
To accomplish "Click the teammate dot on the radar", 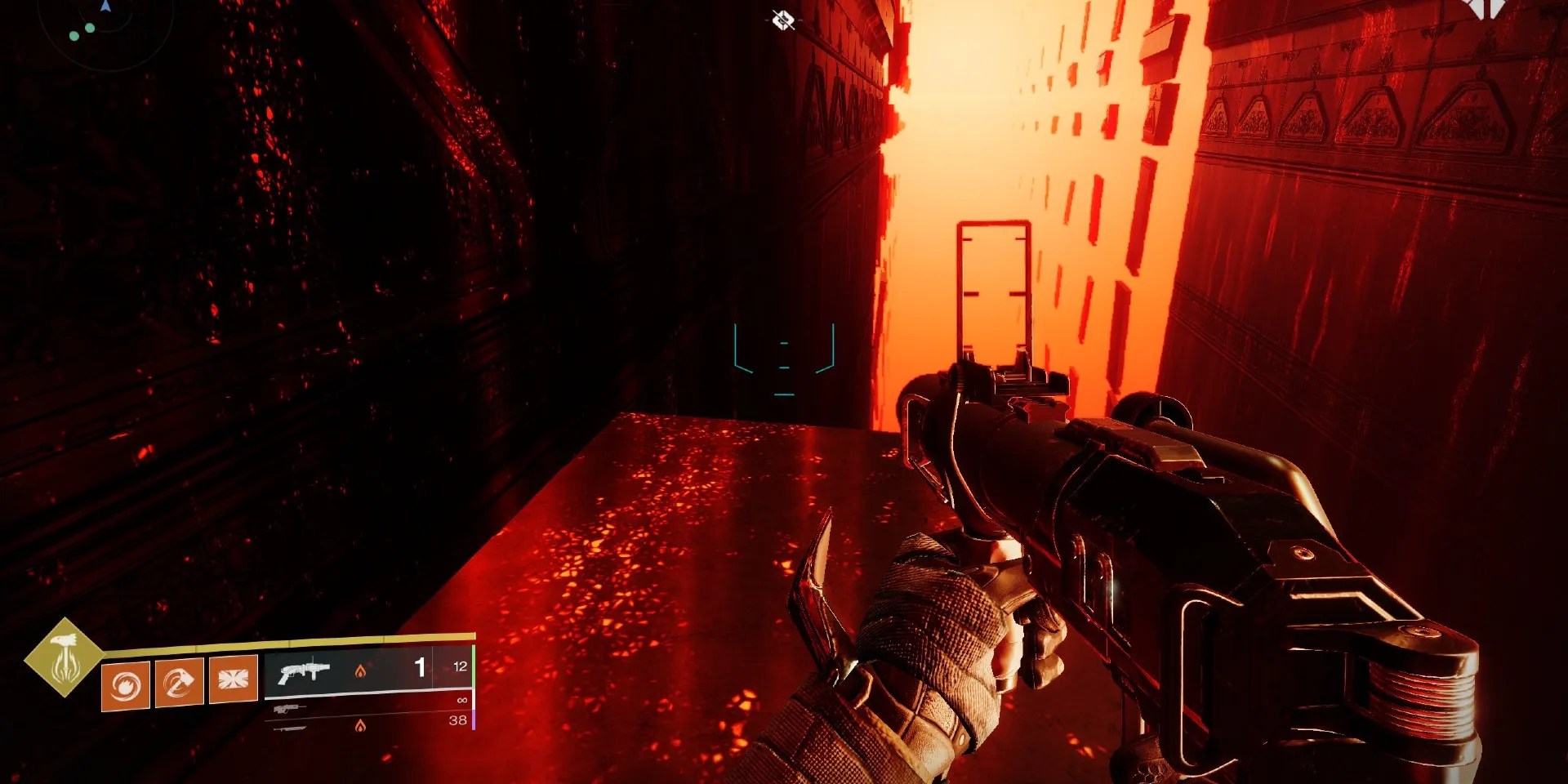I will (90, 29).
